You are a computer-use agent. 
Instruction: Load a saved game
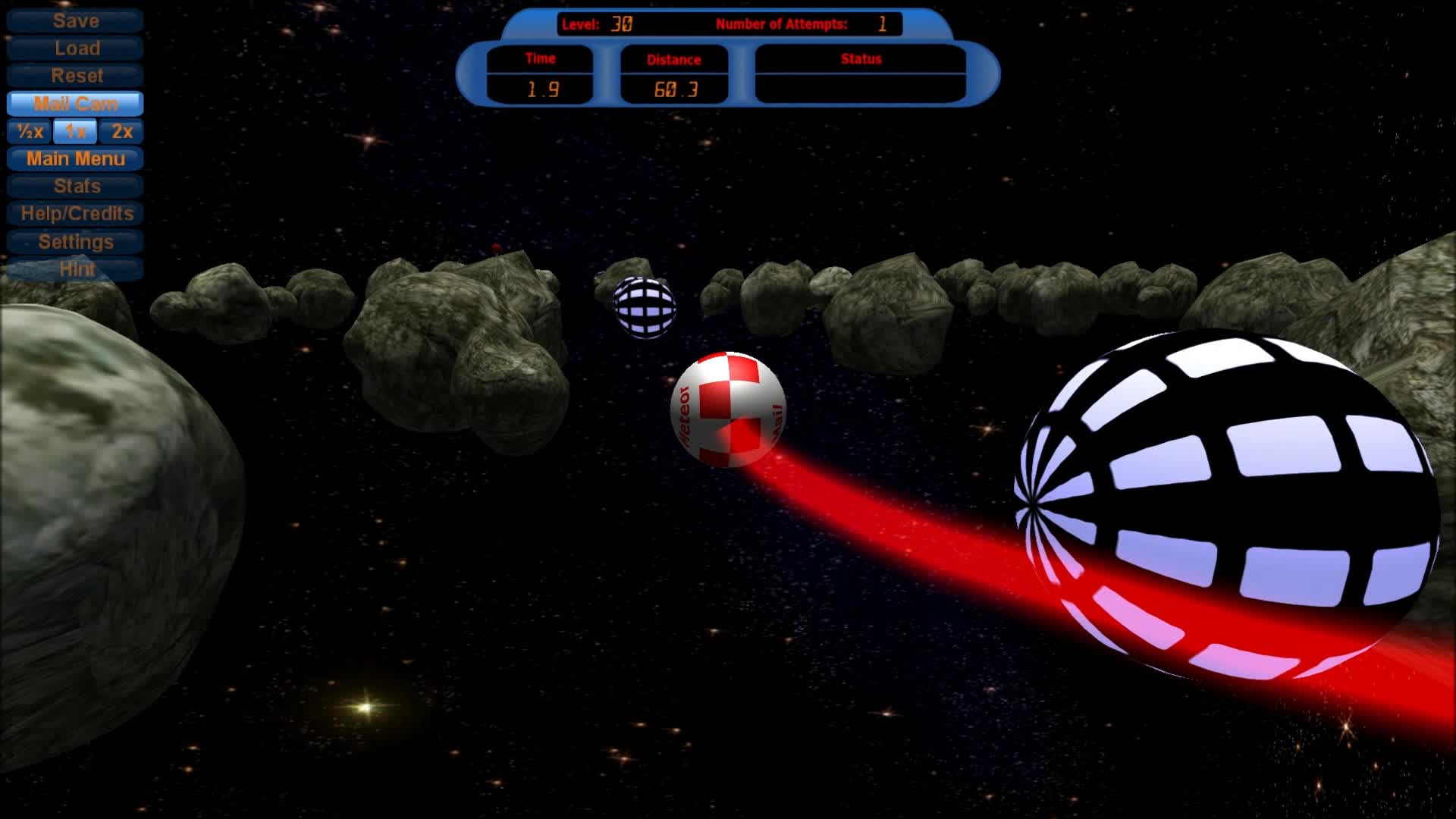(x=74, y=48)
